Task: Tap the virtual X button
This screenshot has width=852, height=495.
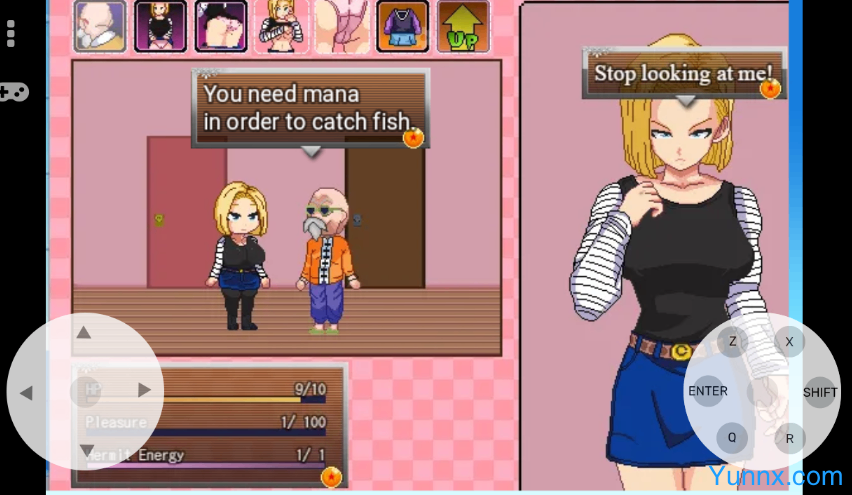Action: (x=789, y=342)
